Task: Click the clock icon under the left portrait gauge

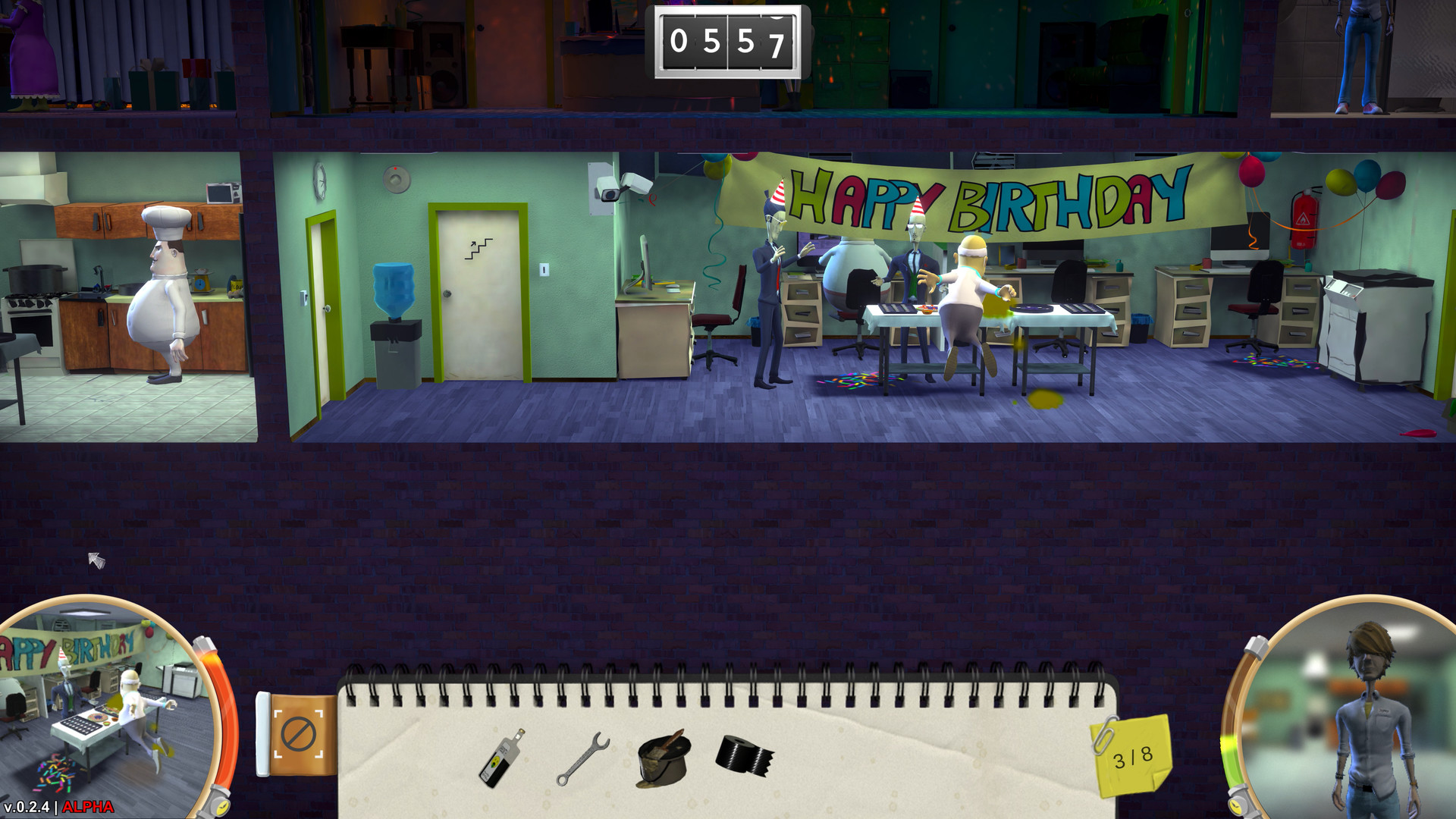Action: (222, 805)
